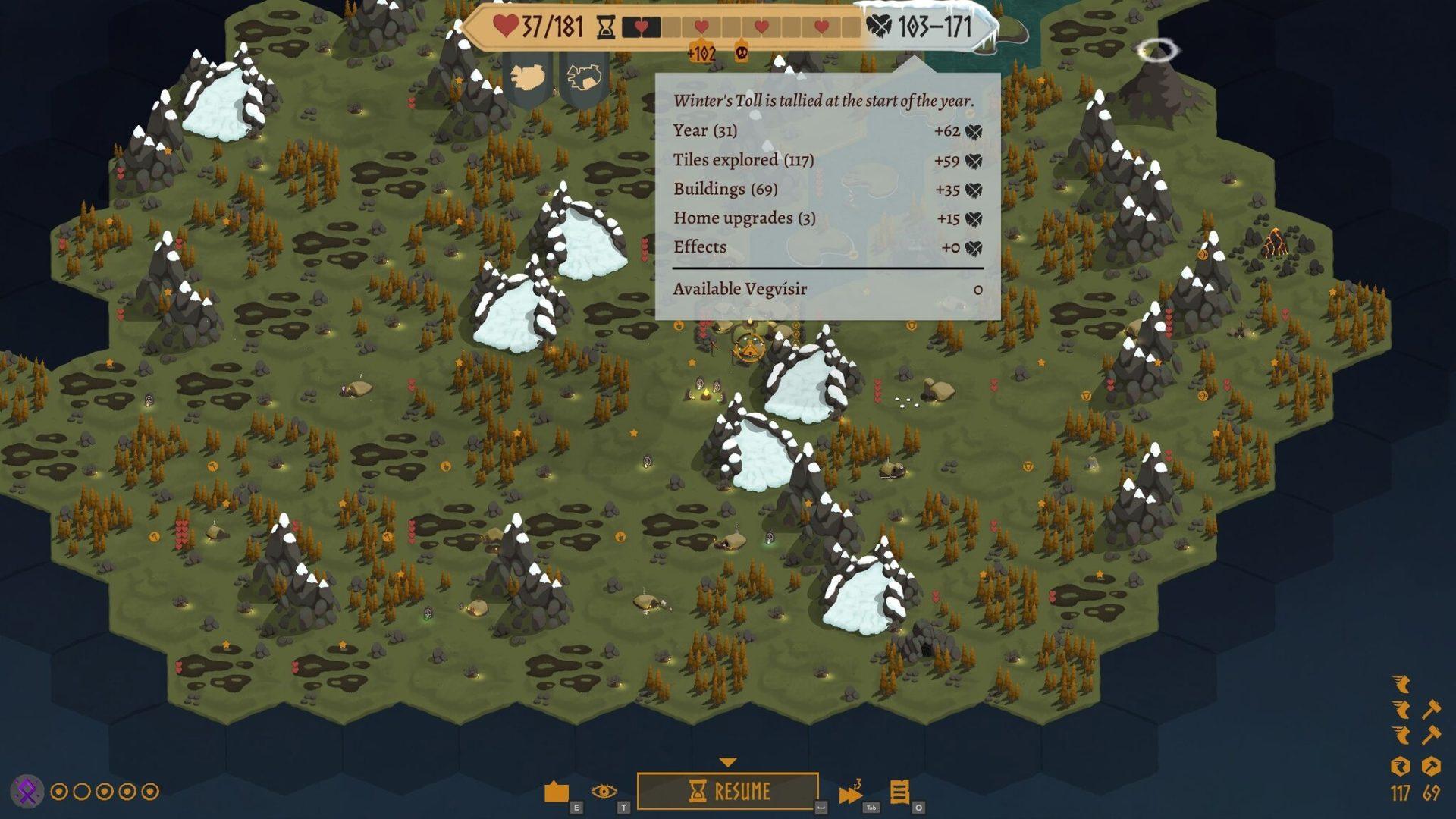Select the outlined island map banner

(x=585, y=77)
